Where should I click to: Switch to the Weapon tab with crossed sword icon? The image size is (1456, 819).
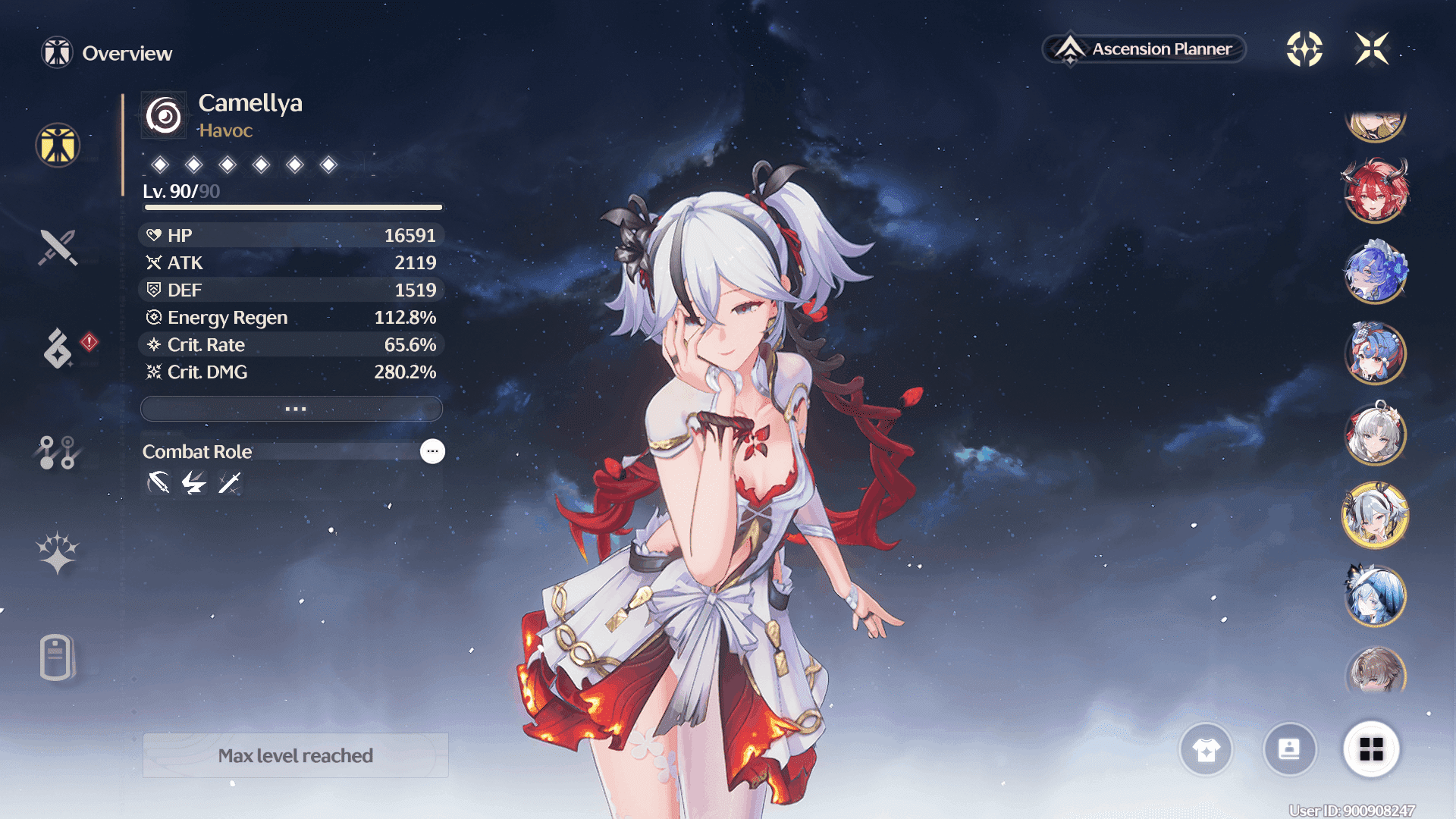pyautogui.click(x=58, y=247)
